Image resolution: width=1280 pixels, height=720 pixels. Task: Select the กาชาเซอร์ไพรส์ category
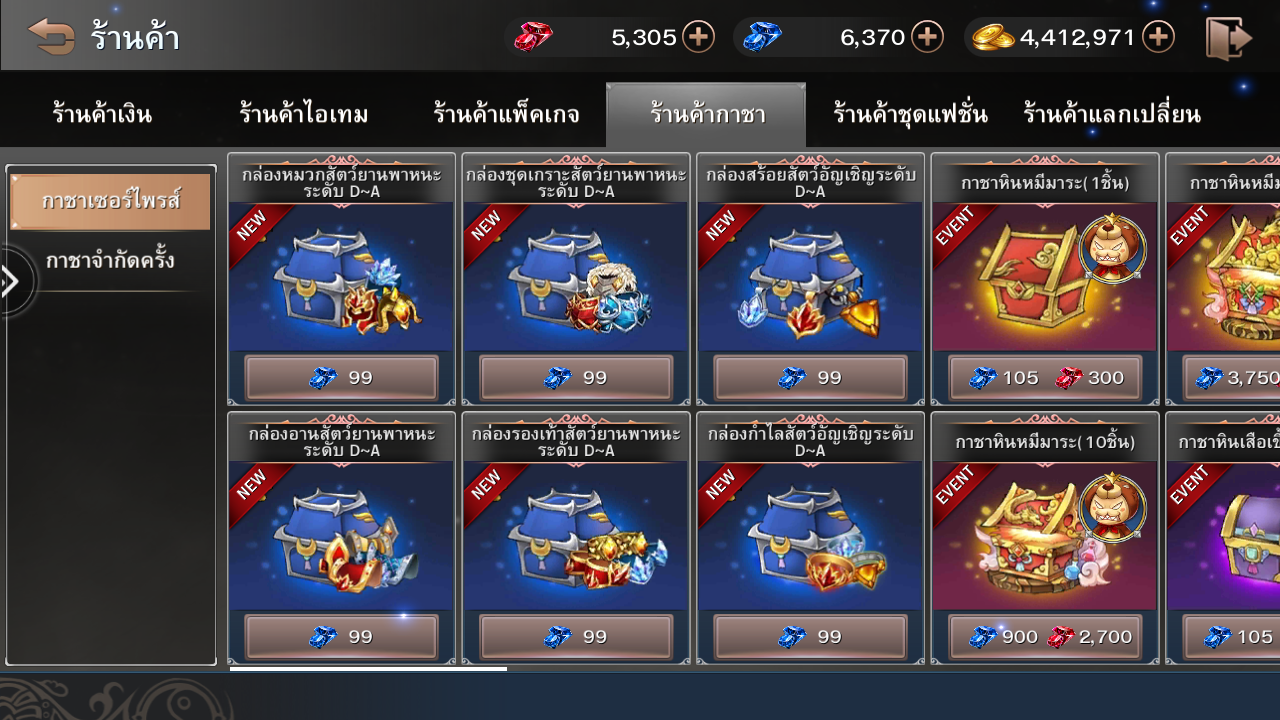click(110, 201)
